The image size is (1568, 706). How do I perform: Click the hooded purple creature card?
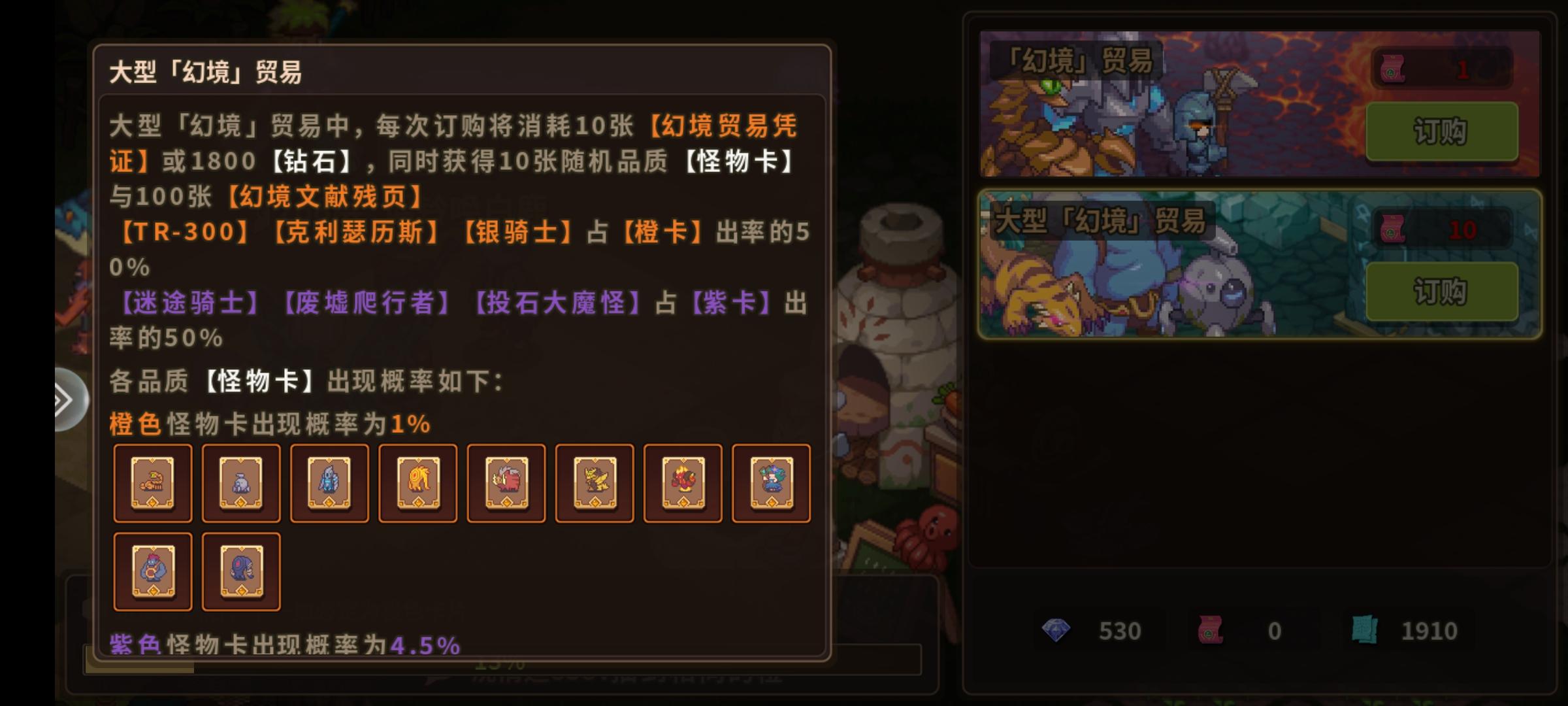point(240,571)
